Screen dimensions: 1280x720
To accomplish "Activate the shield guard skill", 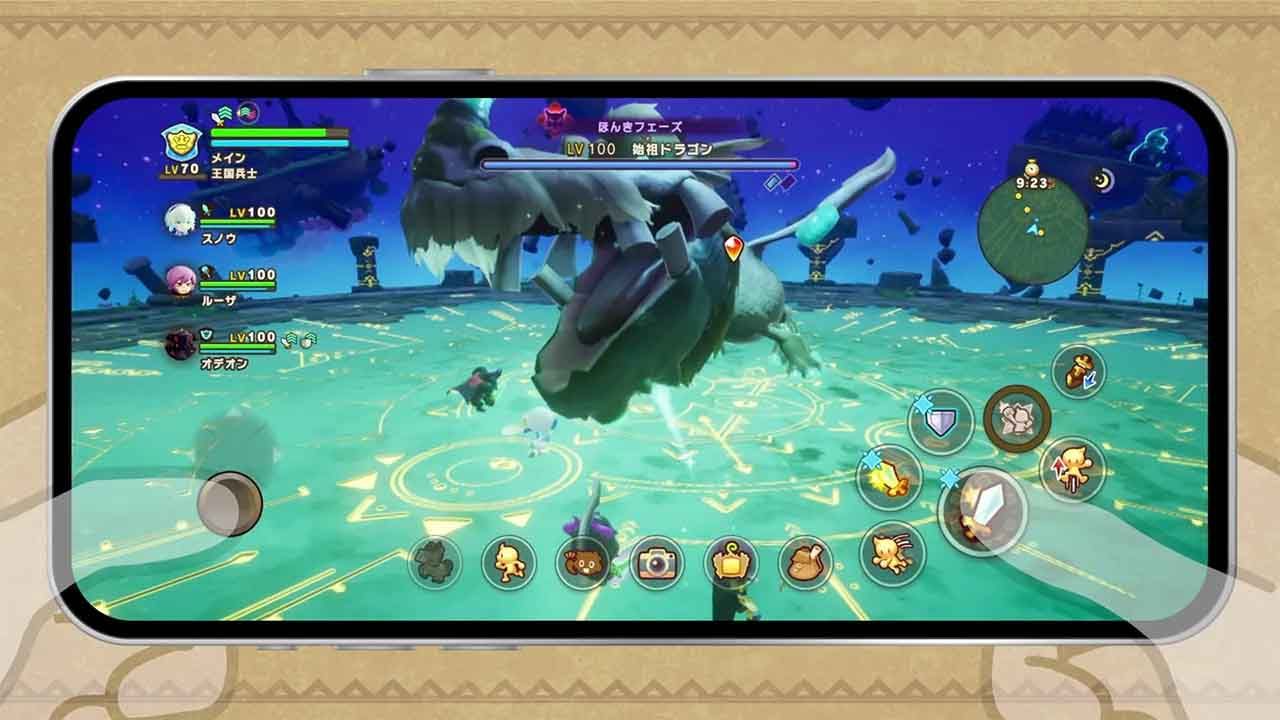I will 940,421.
